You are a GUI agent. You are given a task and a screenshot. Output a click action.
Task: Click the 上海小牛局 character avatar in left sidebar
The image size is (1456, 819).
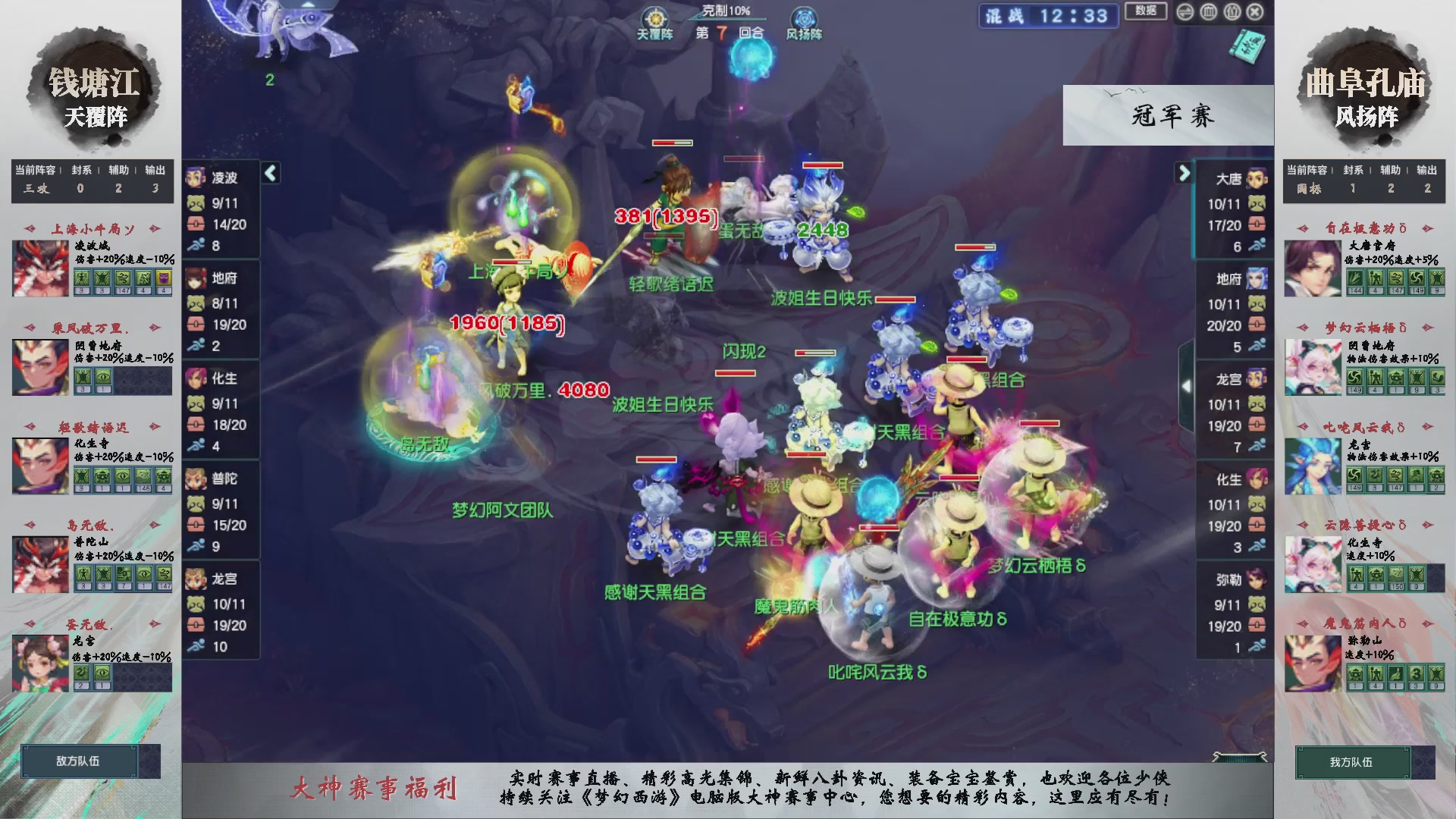tap(40, 268)
